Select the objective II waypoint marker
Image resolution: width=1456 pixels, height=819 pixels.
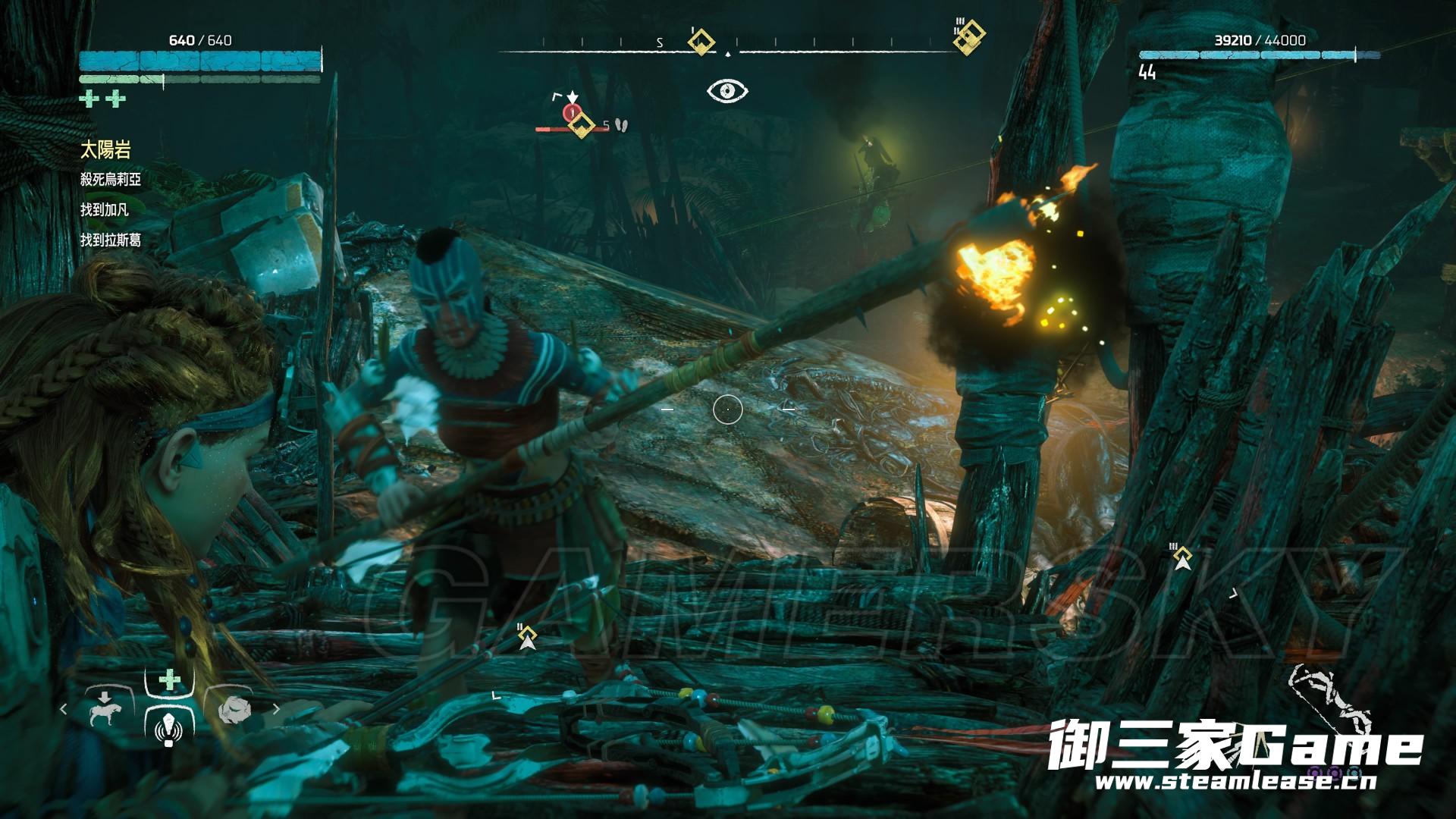528,639
